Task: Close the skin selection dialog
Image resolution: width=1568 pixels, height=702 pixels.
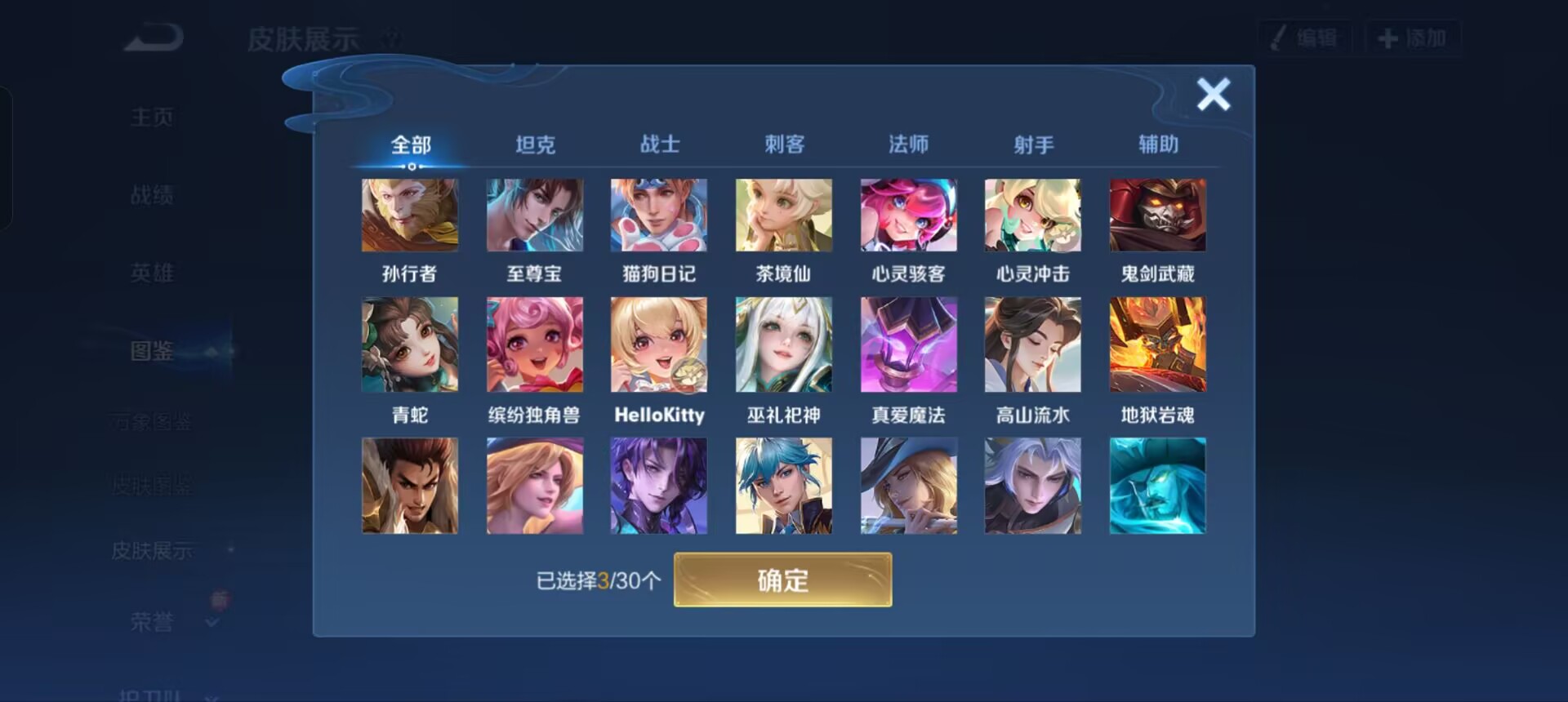Action: tap(1212, 94)
